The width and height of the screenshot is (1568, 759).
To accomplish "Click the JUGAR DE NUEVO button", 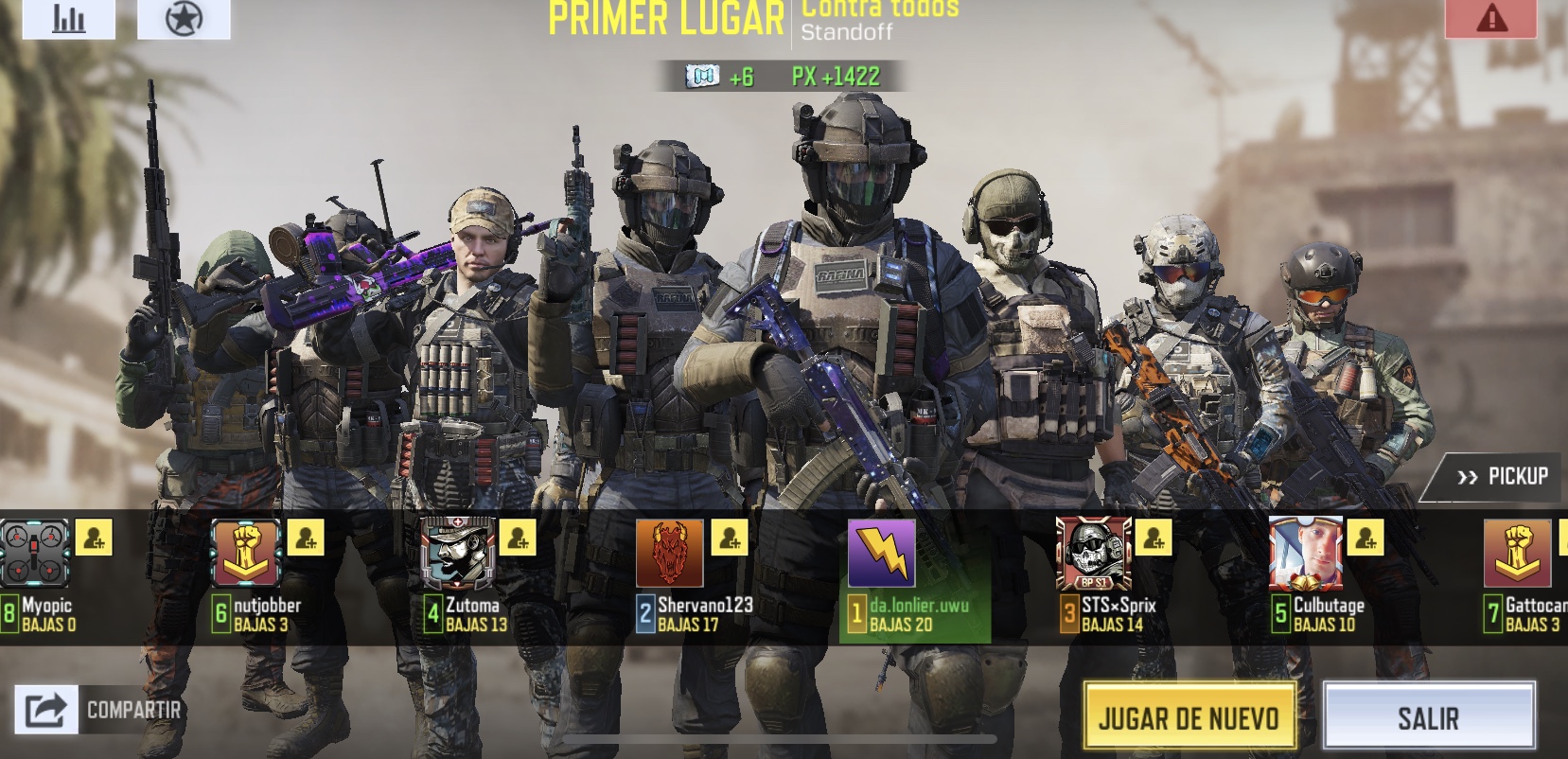I will (1189, 717).
